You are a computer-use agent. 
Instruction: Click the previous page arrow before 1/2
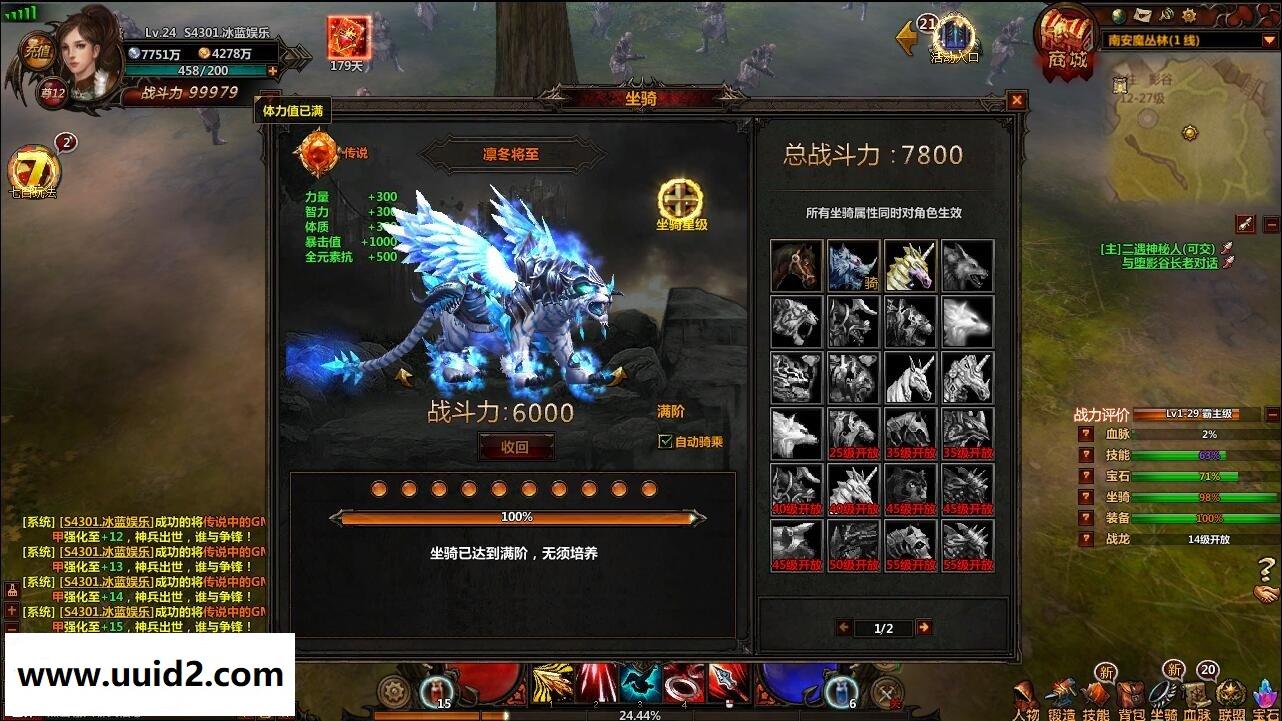click(x=844, y=627)
